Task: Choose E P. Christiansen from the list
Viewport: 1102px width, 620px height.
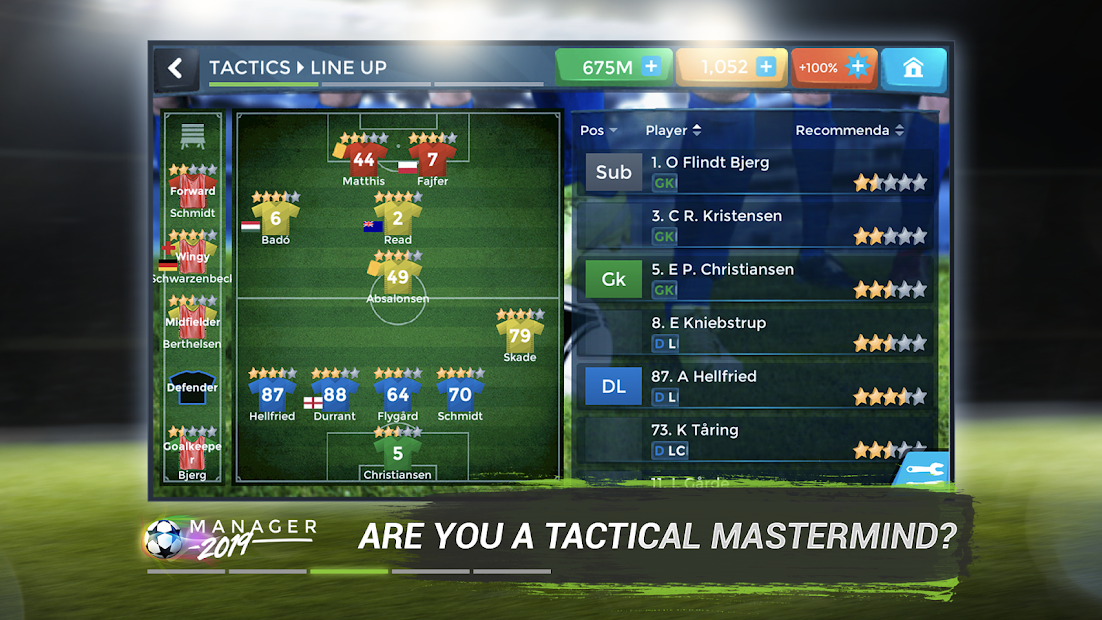Action: 756,279
